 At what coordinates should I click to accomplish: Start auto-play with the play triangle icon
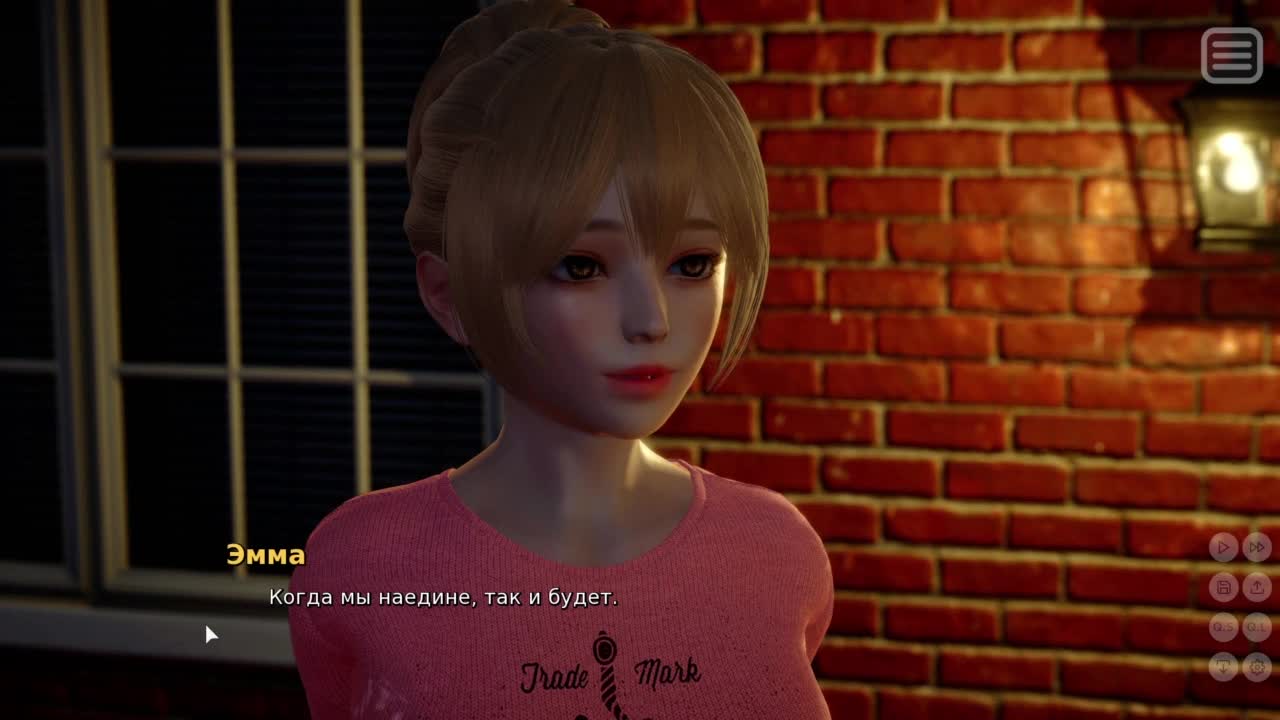pyautogui.click(x=1223, y=547)
